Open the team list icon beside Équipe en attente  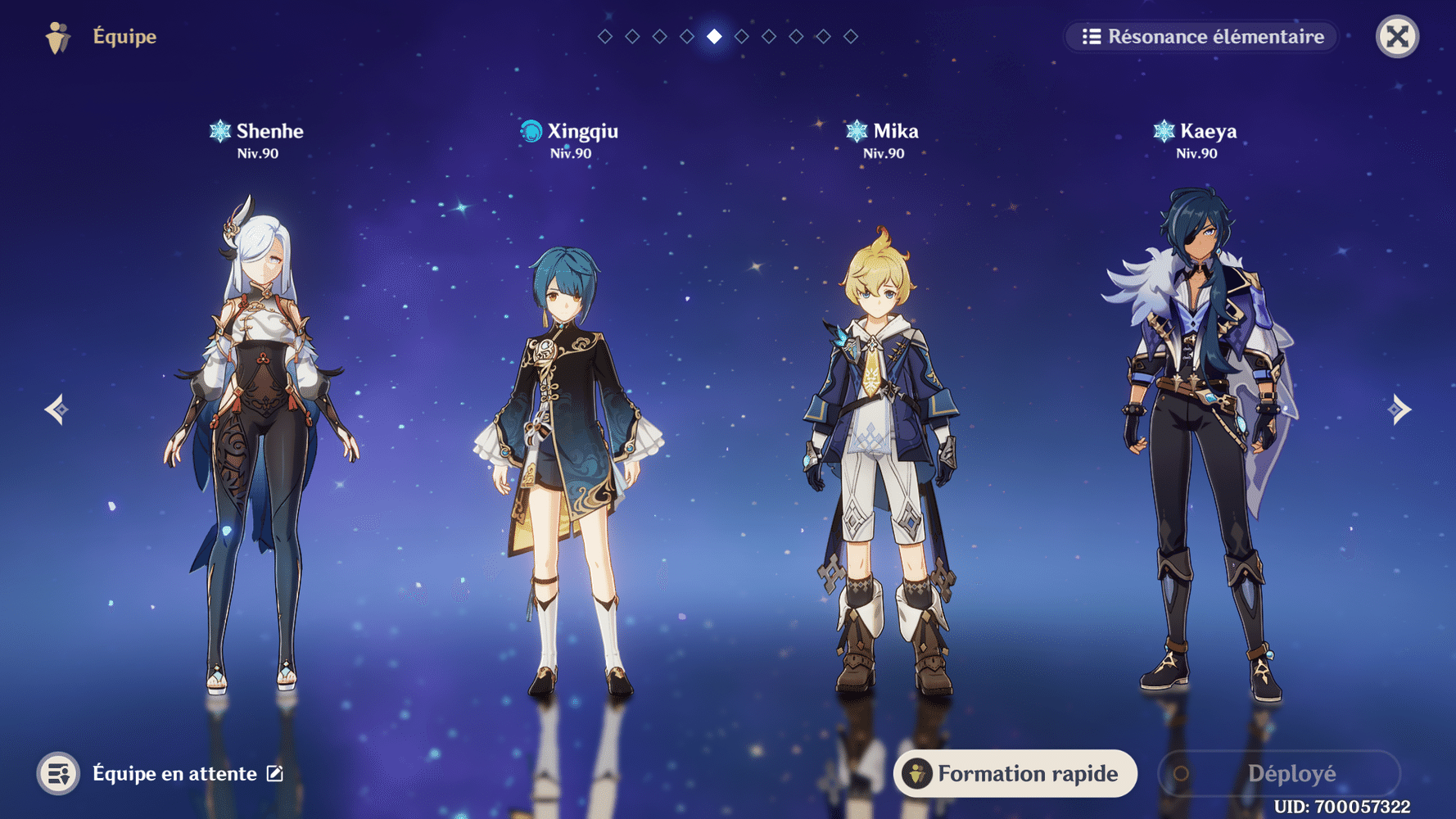pos(58,773)
